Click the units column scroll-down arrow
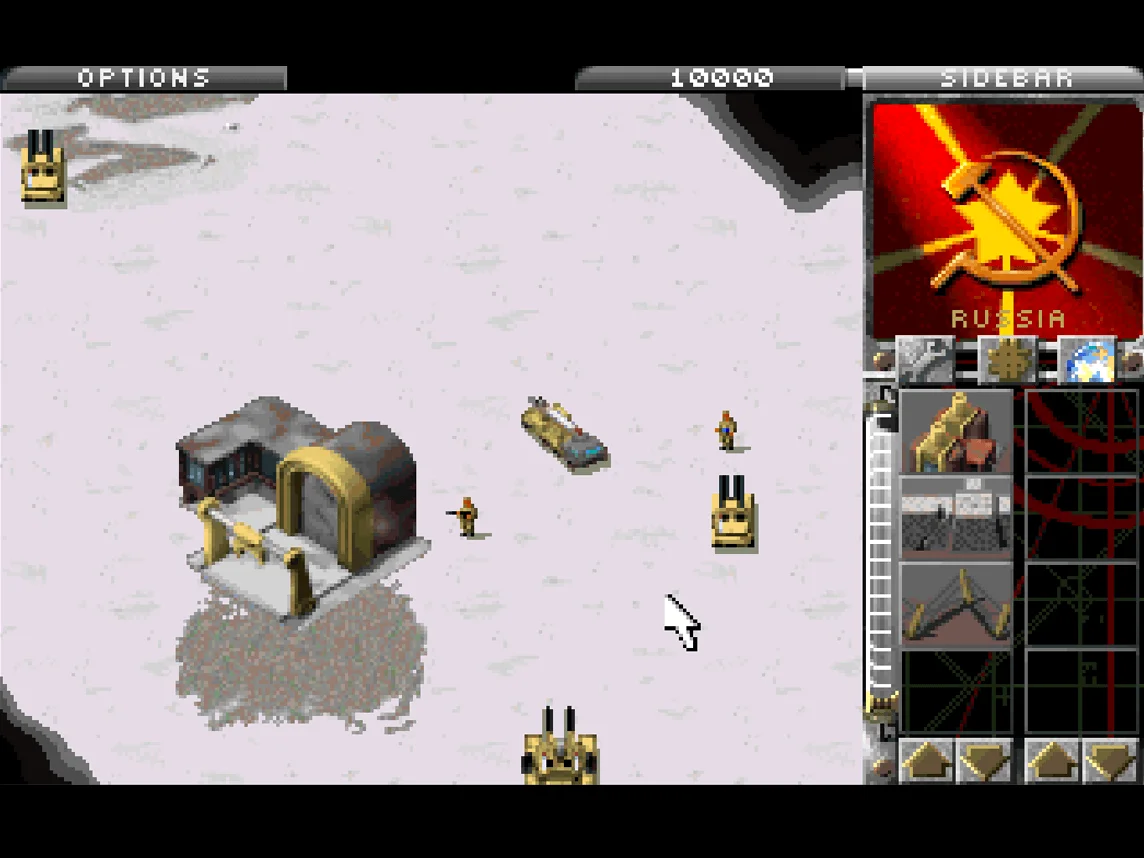This screenshot has width=1144, height=858. click(x=1109, y=761)
